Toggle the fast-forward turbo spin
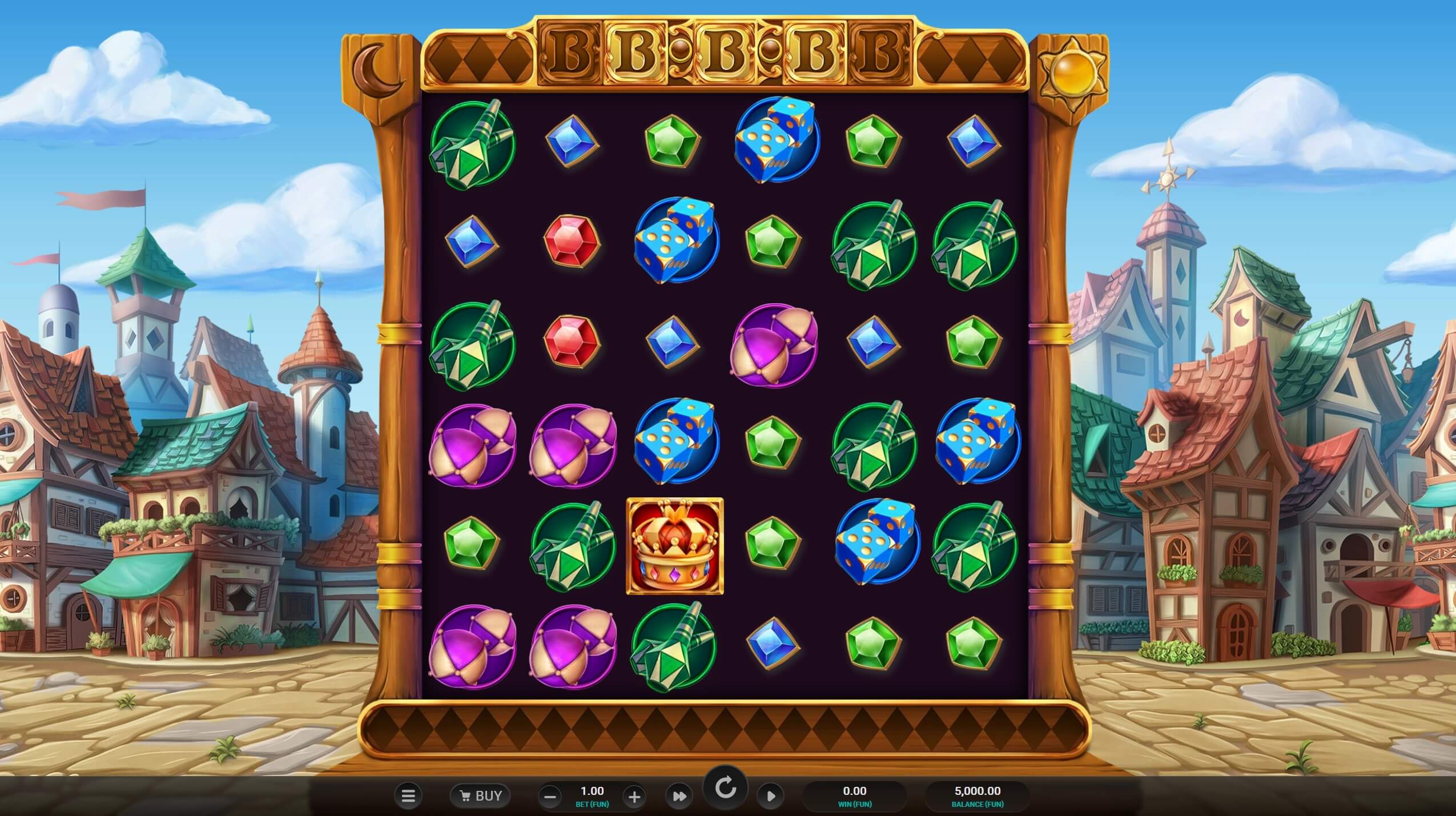This screenshot has width=1456, height=816. click(x=679, y=796)
